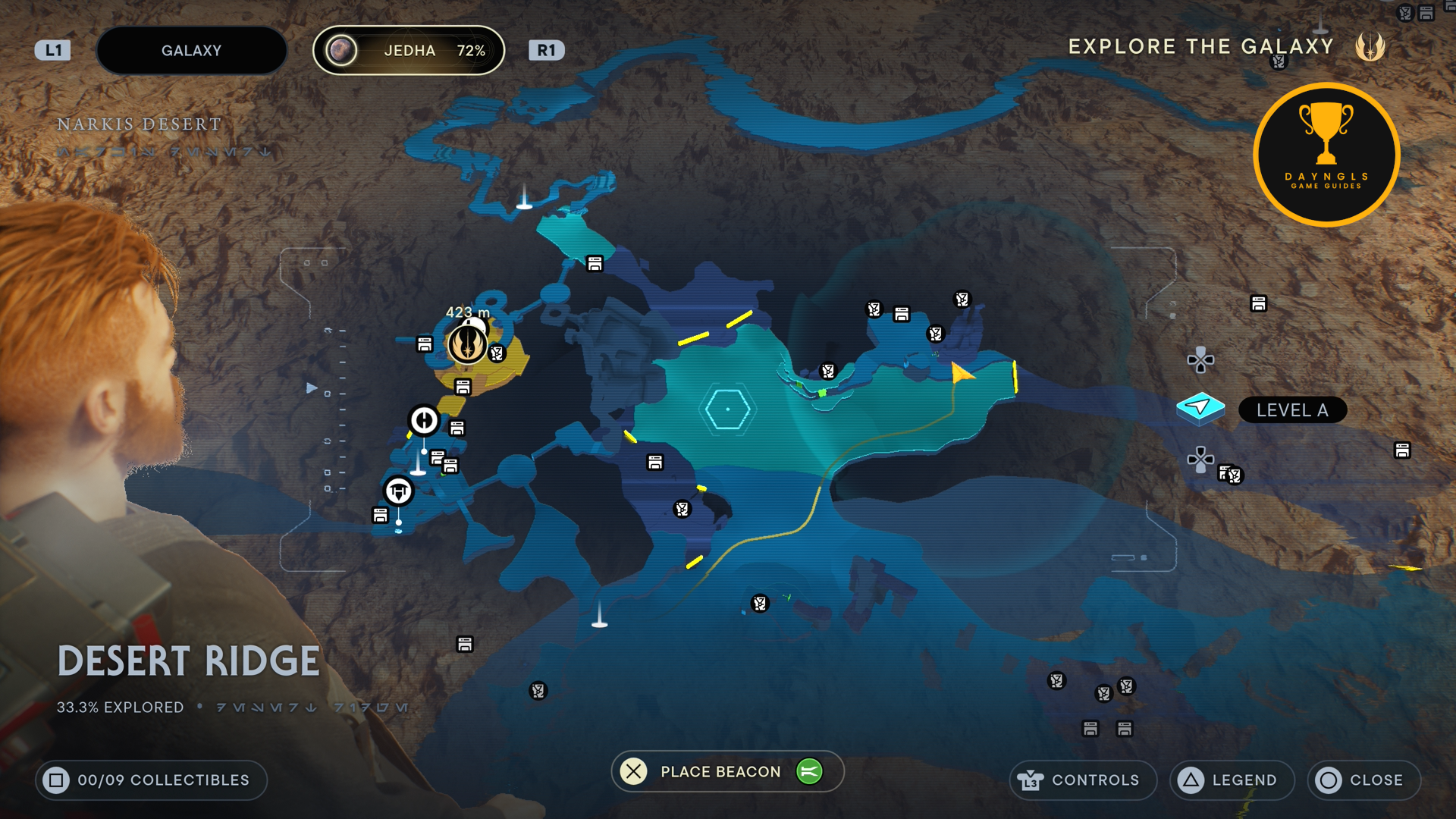Open the Controls panel

[1082, 780]
